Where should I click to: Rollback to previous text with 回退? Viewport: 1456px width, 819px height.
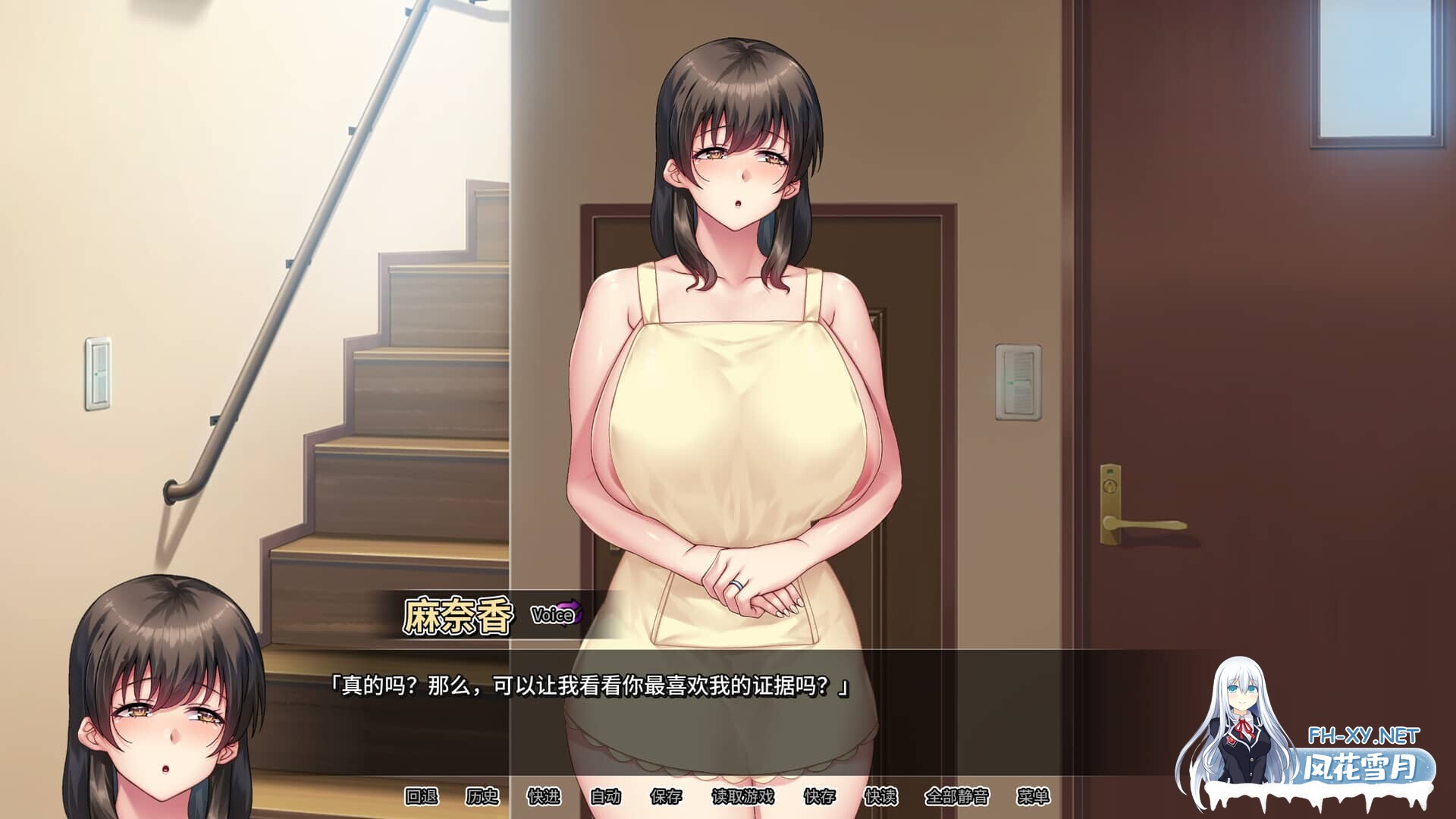(421, 795)
